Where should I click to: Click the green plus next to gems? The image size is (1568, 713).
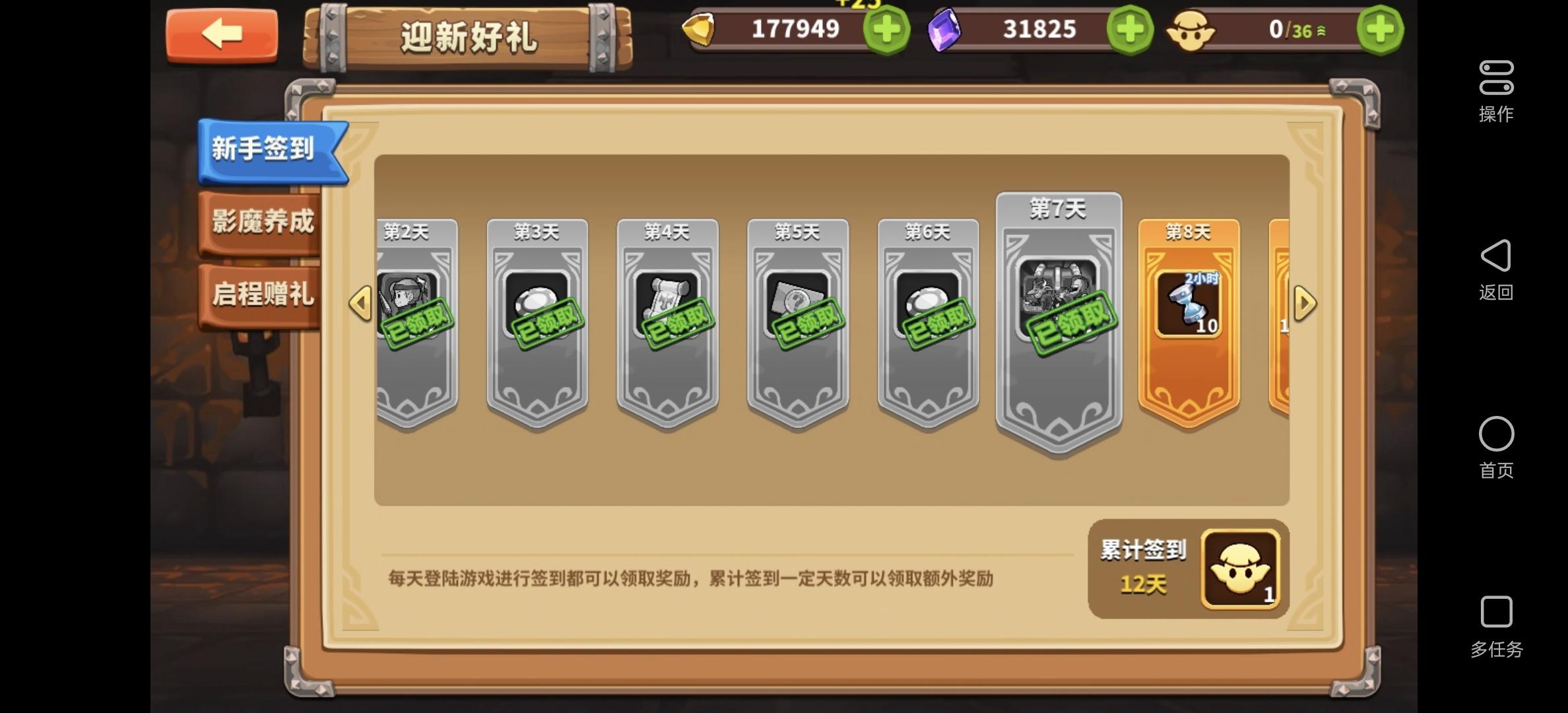(1130, 29)
